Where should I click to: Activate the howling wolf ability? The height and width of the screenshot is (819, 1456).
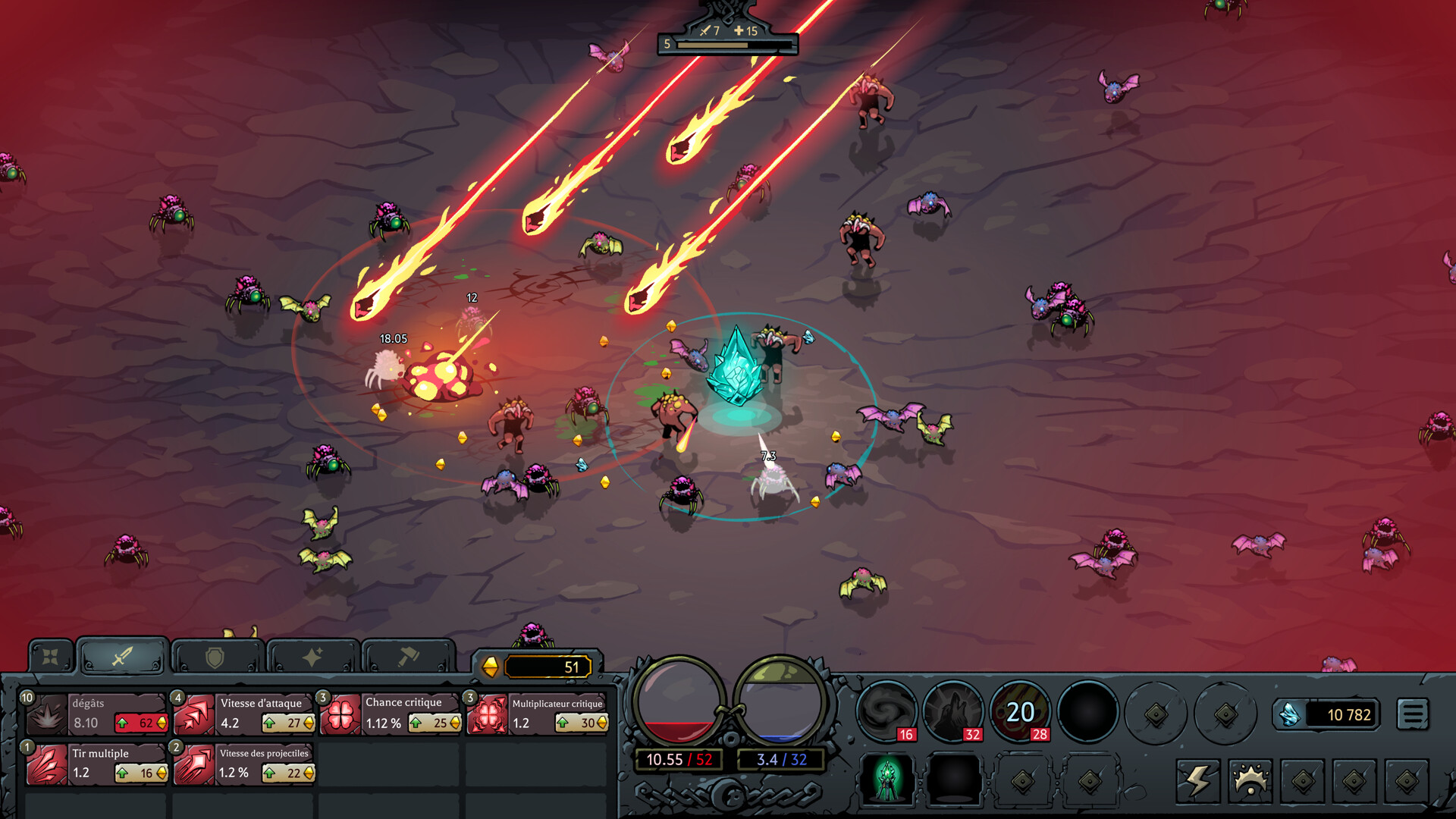[x=952, y=711]
